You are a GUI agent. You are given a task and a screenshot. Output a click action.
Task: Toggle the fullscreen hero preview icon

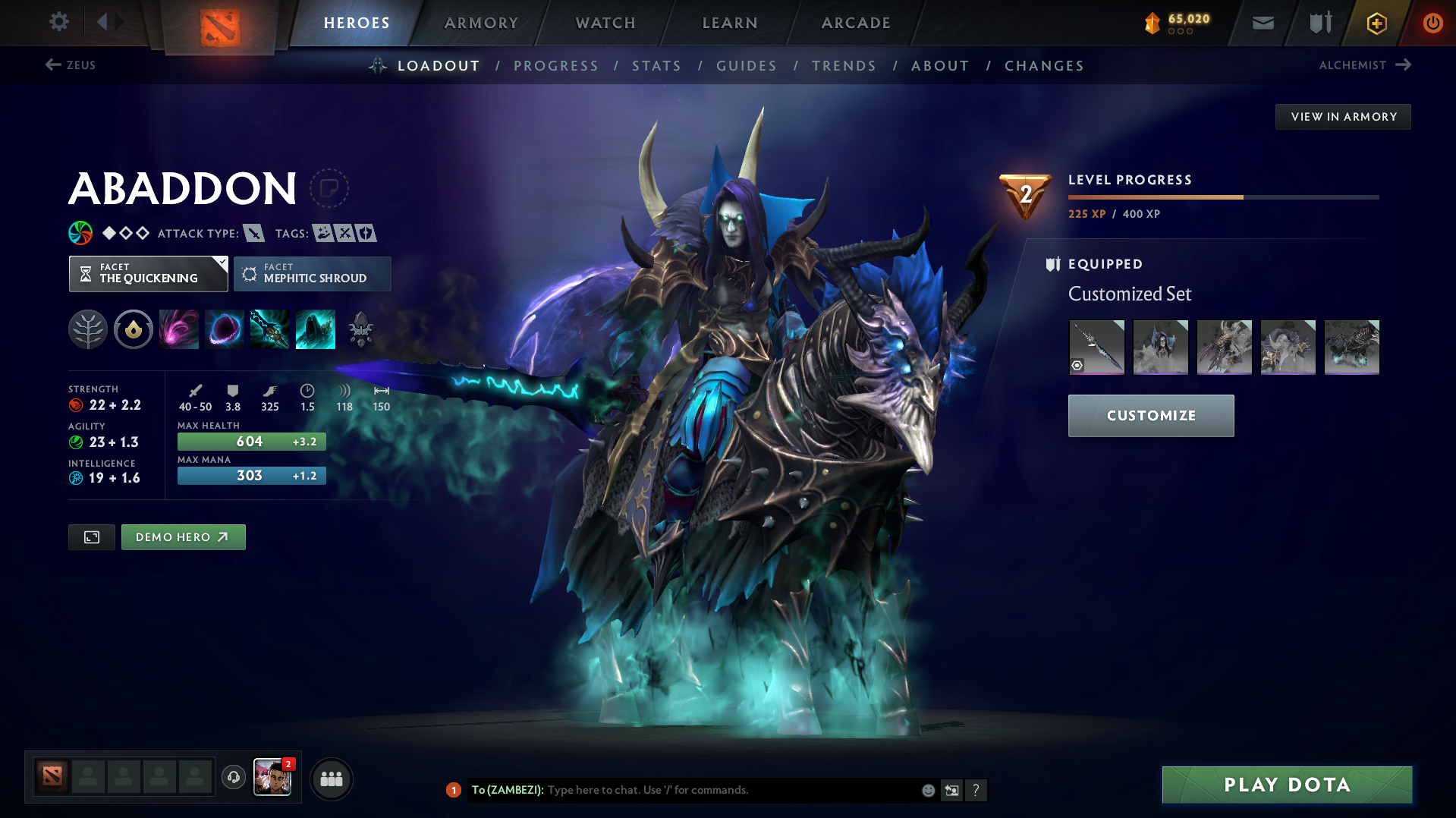tap(91, 536)
